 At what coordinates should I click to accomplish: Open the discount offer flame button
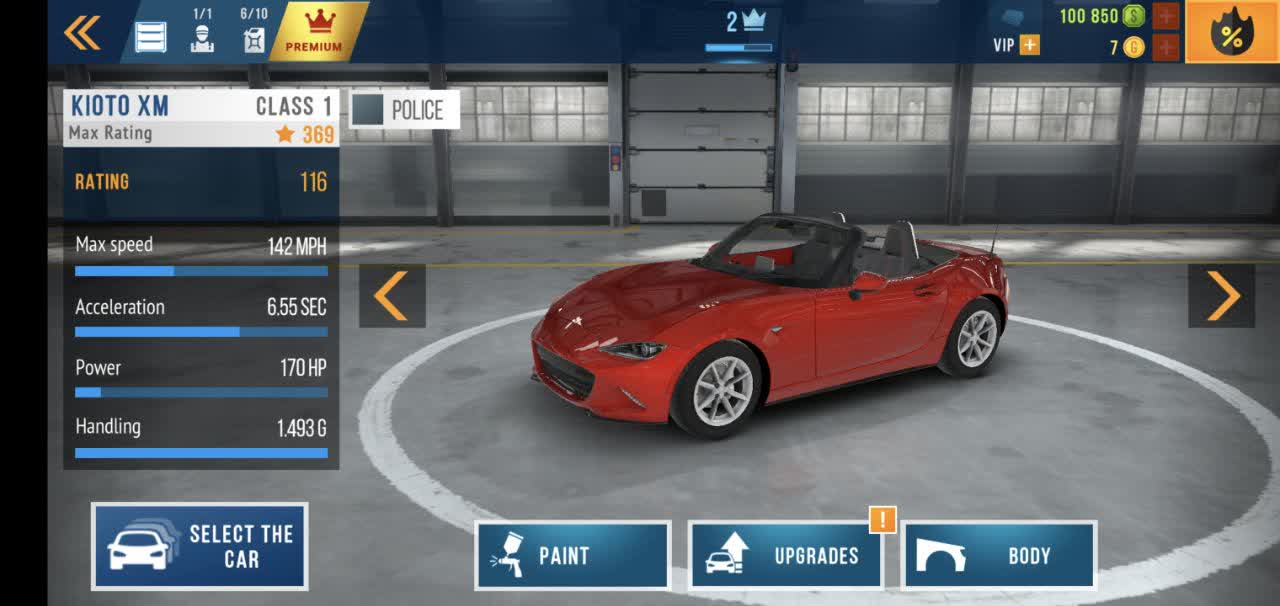1232,33
